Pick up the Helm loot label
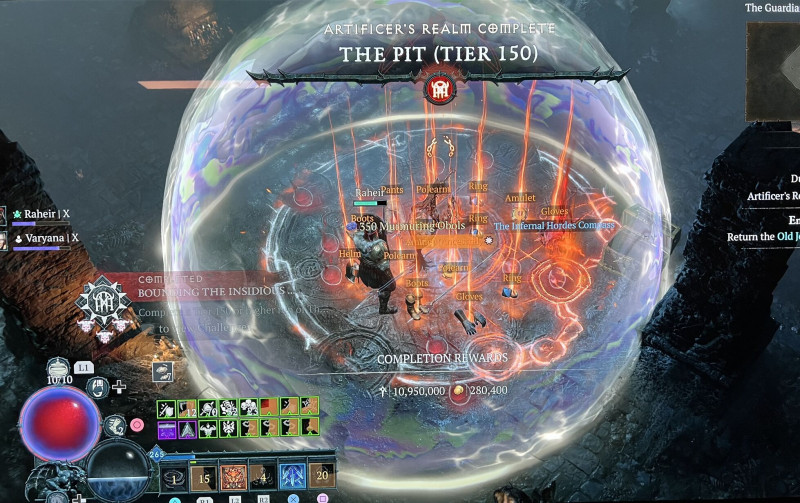Screen dimensions: 800x503 tap(349, 254)
